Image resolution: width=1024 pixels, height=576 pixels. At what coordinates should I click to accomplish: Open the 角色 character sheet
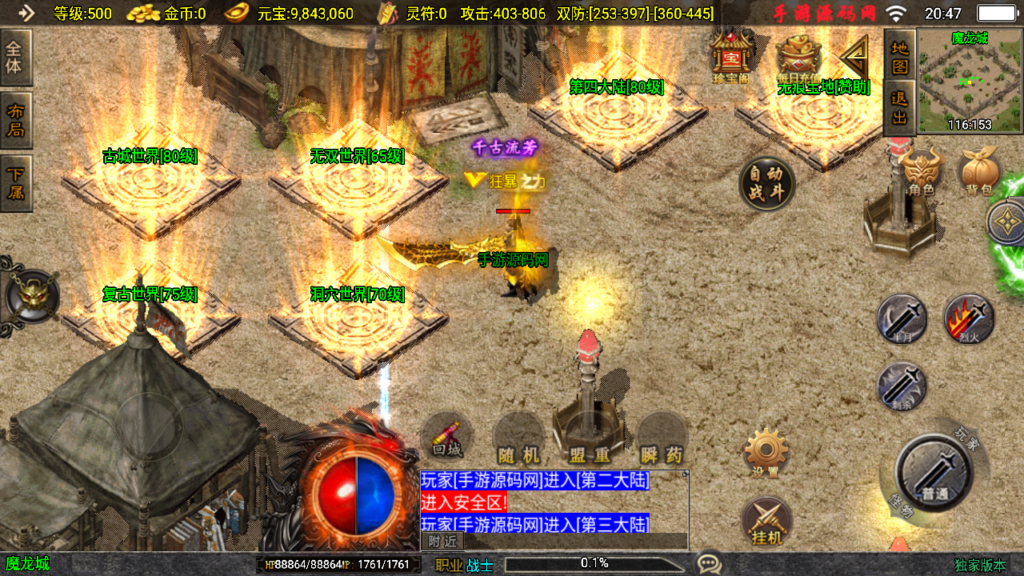tap(920, 170)
